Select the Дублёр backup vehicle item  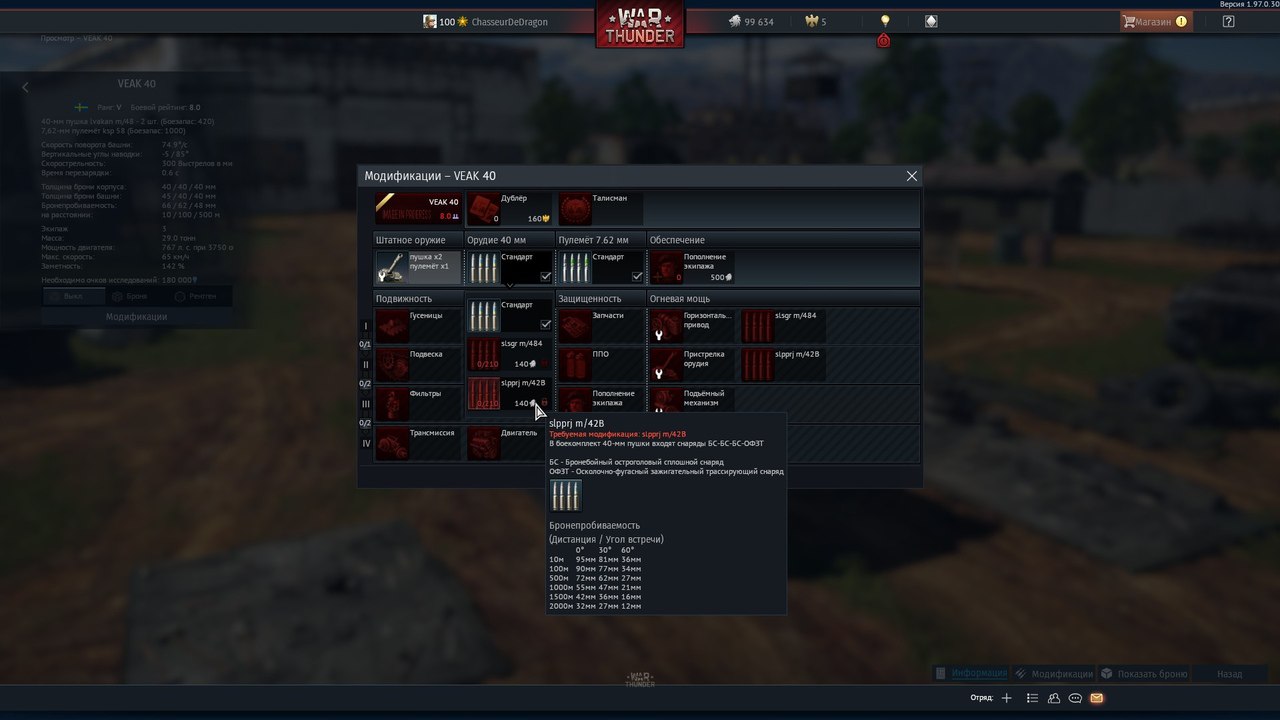509,209
